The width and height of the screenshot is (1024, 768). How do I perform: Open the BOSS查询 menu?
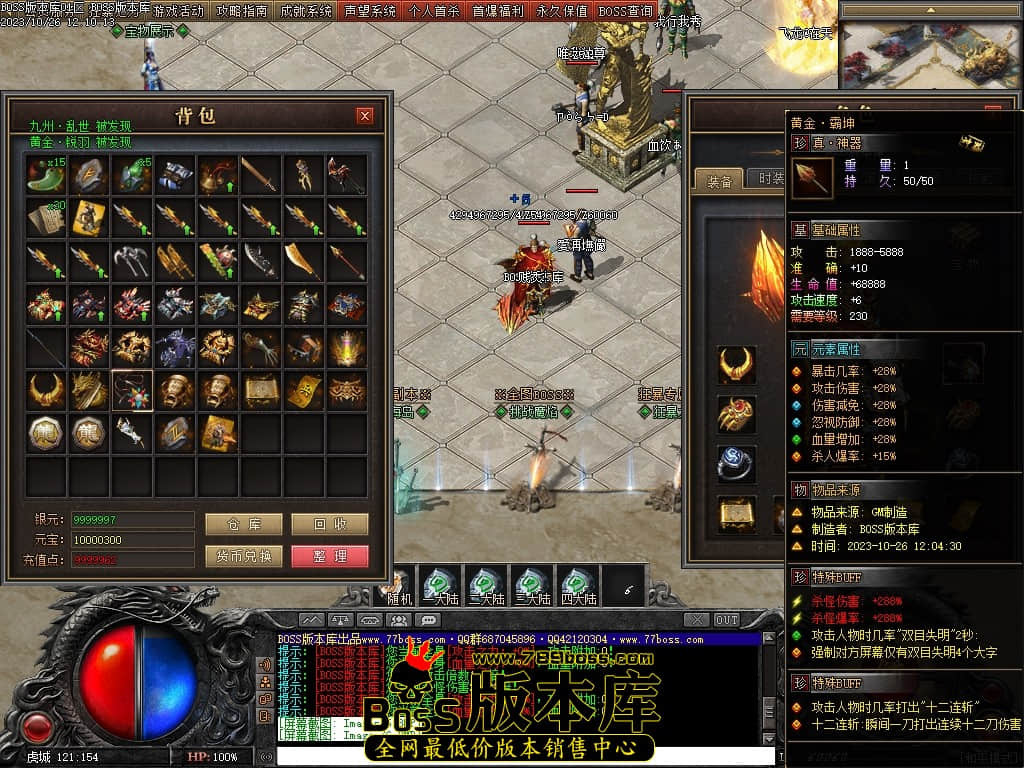[626, 11]
